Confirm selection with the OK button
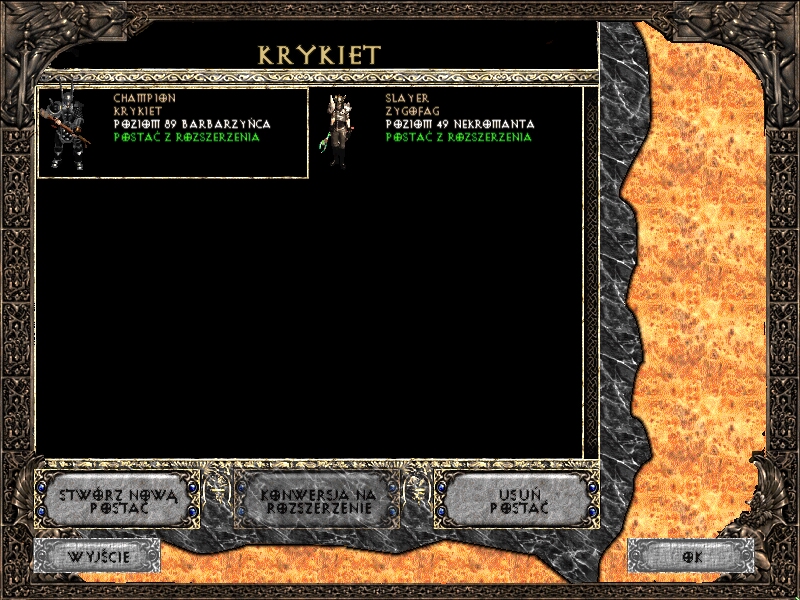The width and height of the screenshot is (800, 600). 690,555
